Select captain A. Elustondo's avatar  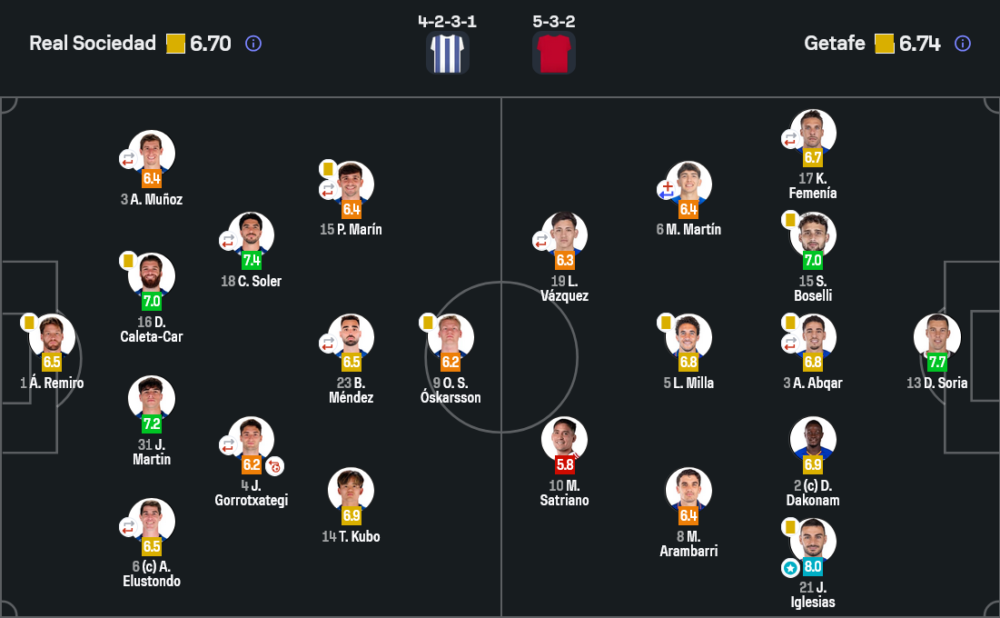[x=151, y=520]
